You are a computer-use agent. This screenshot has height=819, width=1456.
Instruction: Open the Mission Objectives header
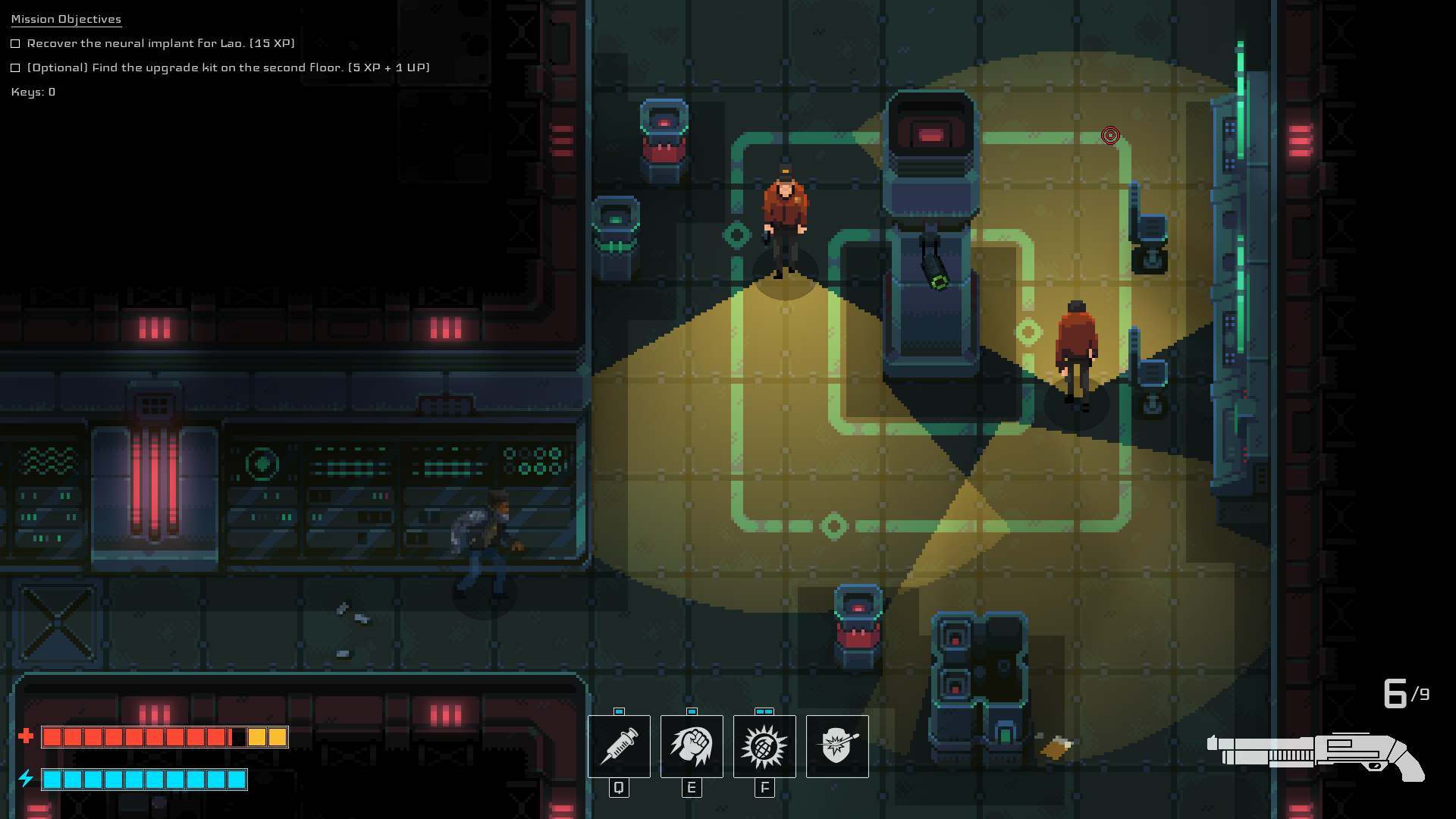tap(66, 19)
